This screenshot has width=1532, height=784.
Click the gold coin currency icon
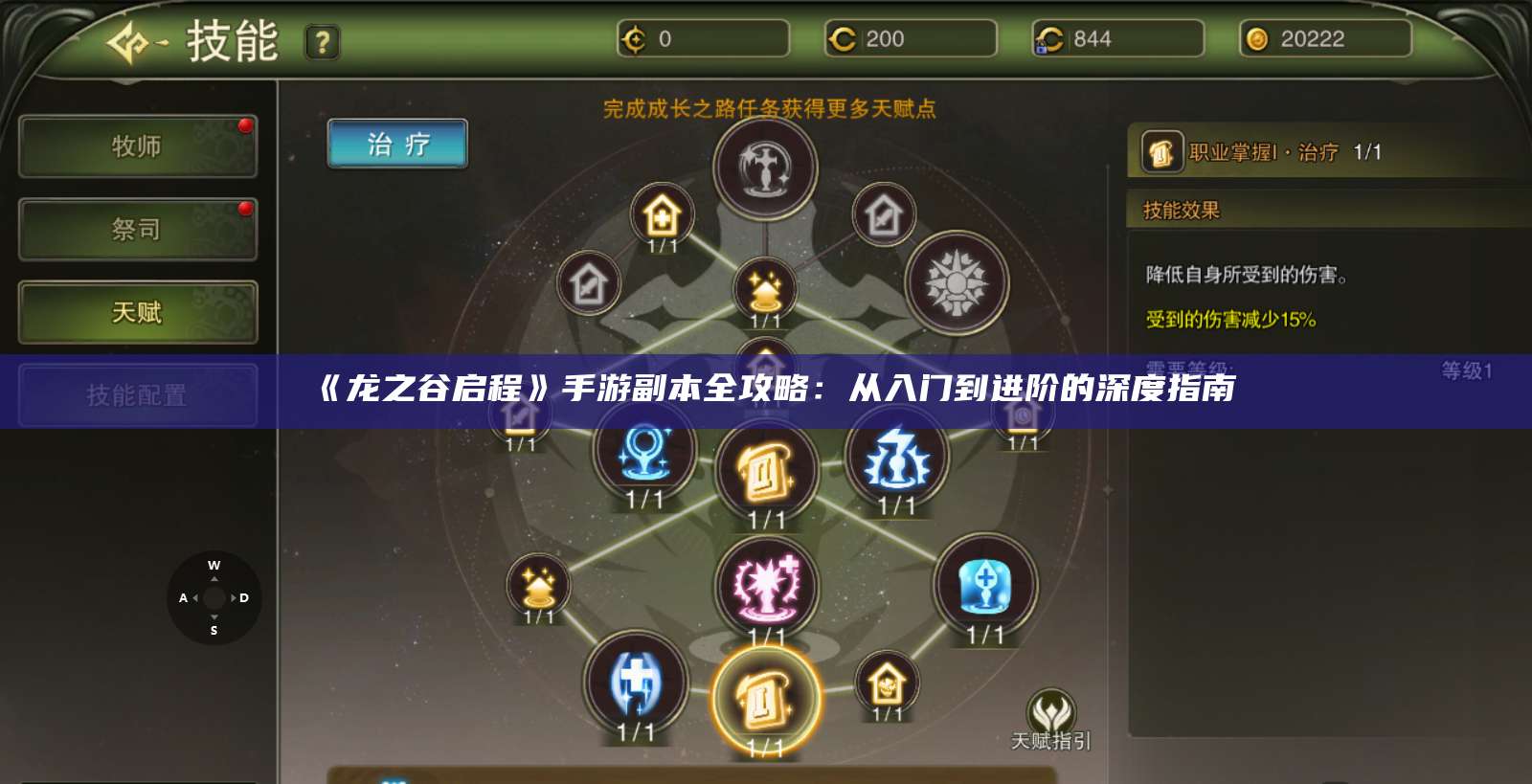tap(1259, 40)
